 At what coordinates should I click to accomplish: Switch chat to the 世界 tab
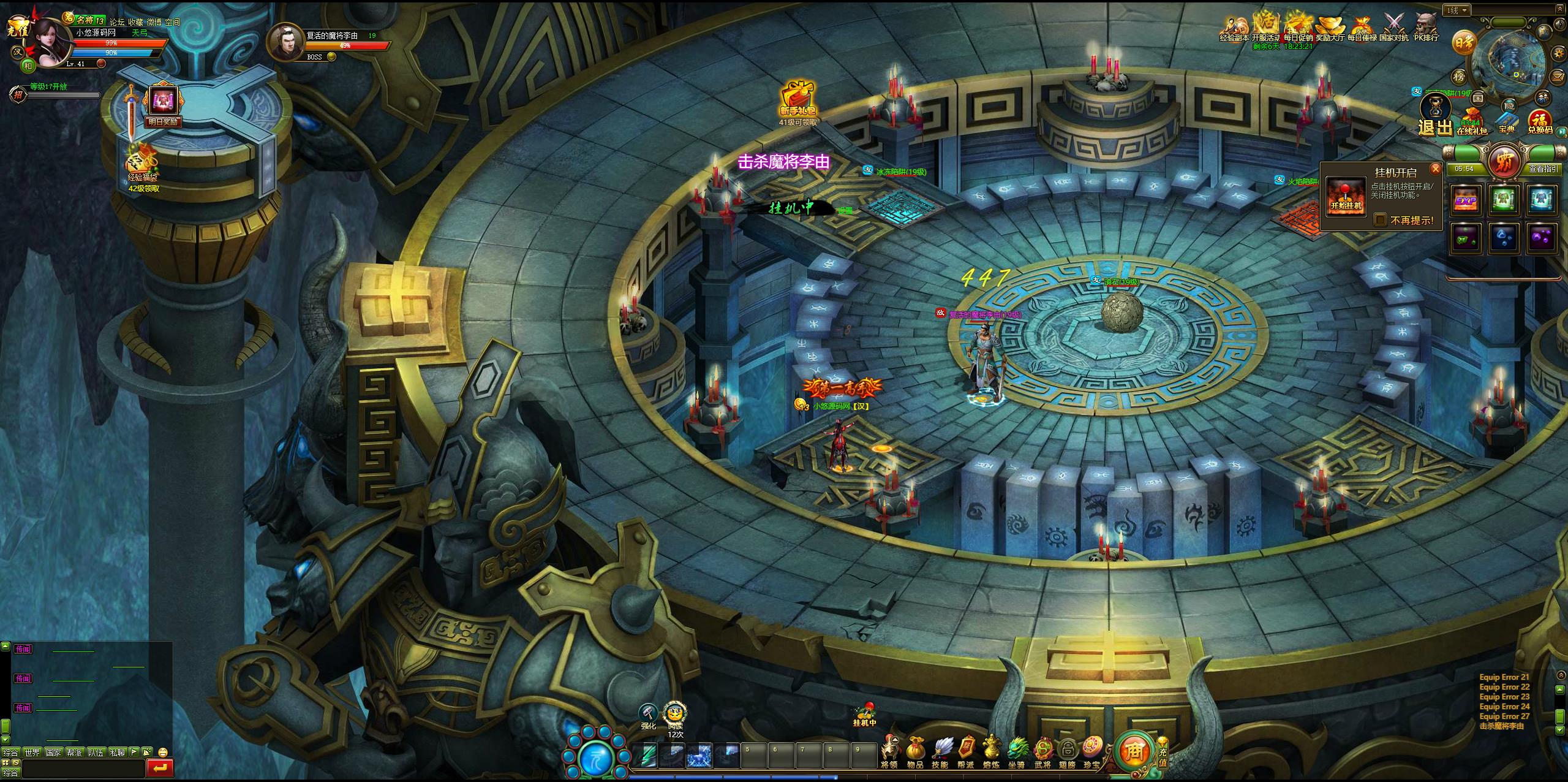(x=32, y=752)
